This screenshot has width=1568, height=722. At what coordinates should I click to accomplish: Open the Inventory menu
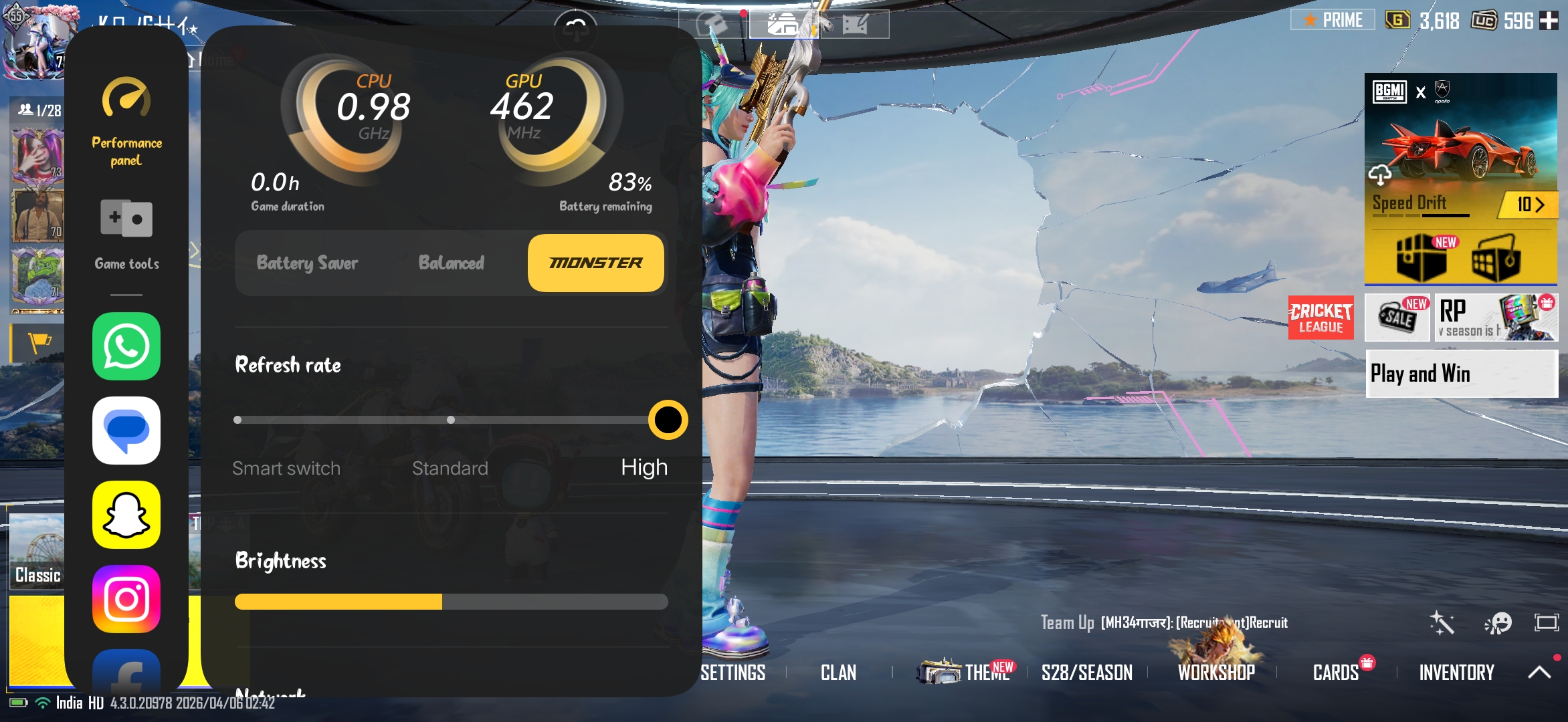(x=1456, y=673)
